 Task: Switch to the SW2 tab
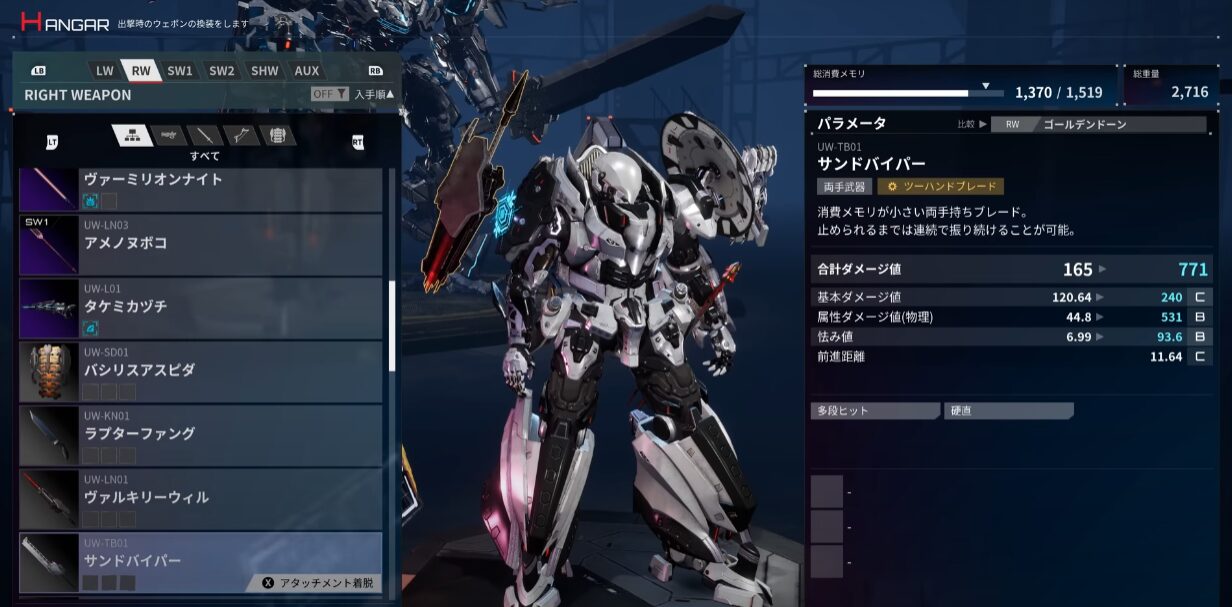coord(222,71)
